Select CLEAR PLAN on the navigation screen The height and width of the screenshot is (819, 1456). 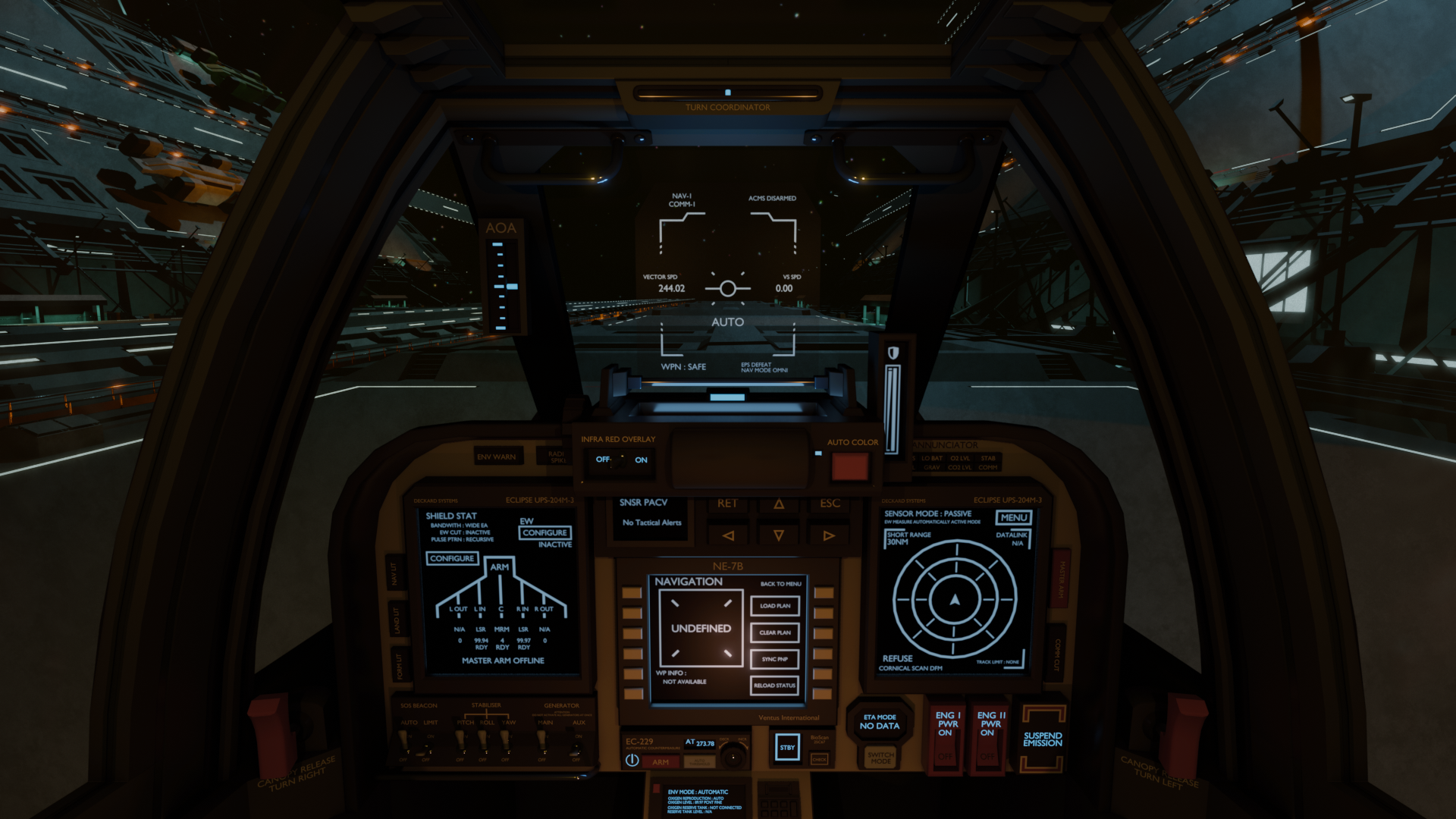(774, 632)
